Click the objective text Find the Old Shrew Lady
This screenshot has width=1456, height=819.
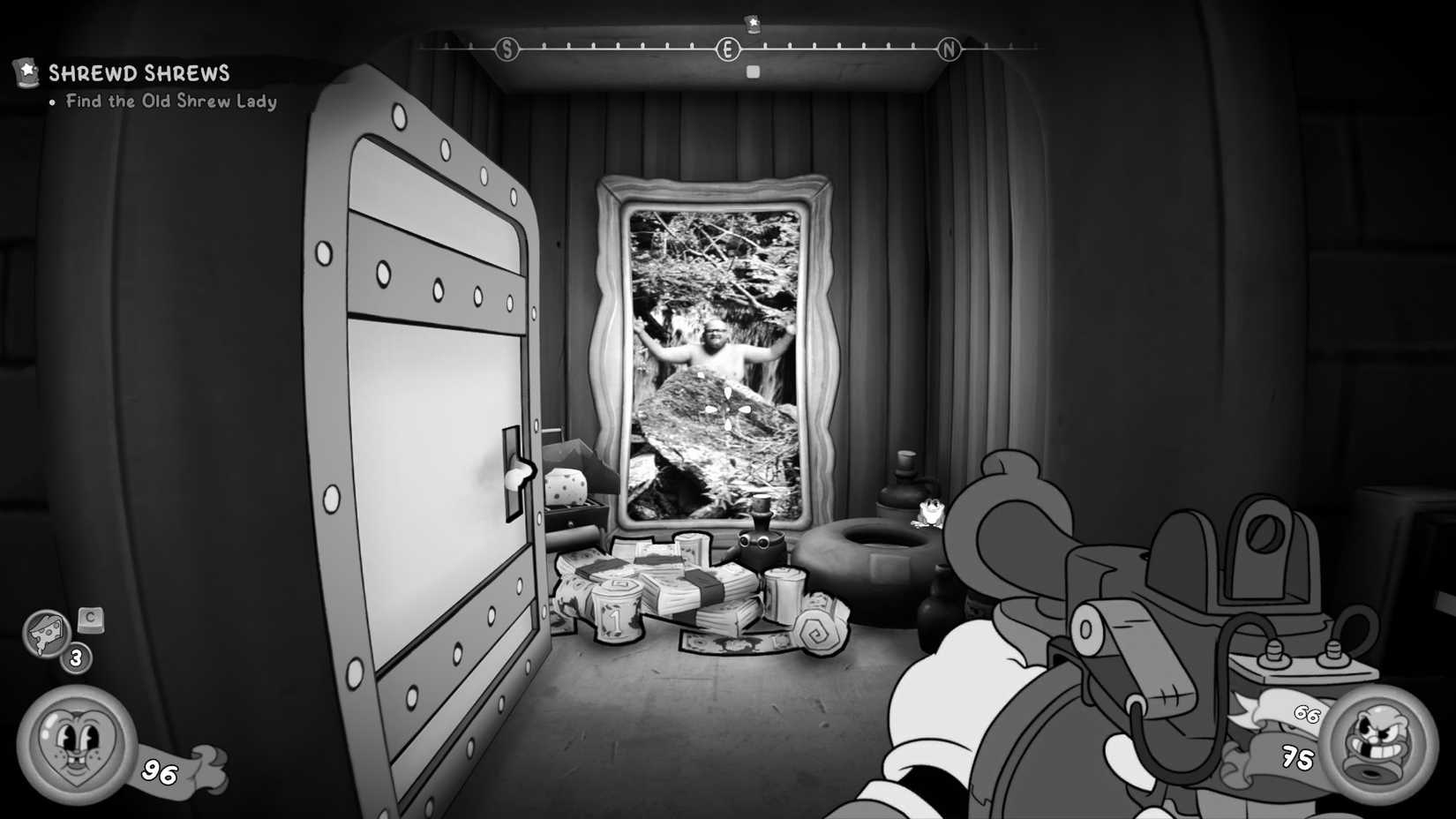169,101
